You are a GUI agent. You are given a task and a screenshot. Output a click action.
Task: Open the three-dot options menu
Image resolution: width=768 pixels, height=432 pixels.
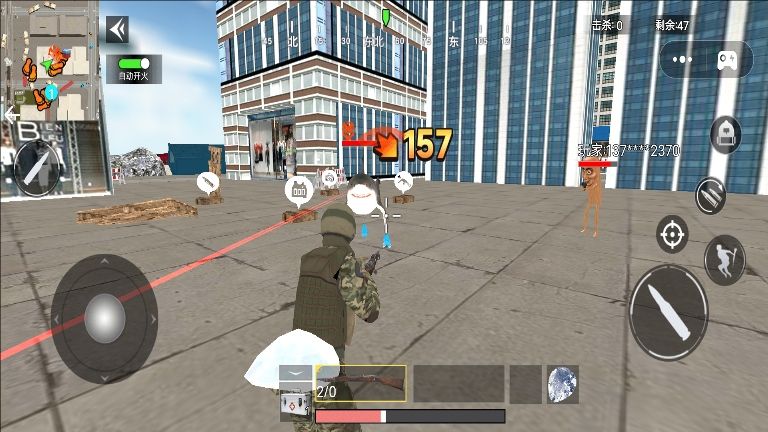click(x=686, y=62)
